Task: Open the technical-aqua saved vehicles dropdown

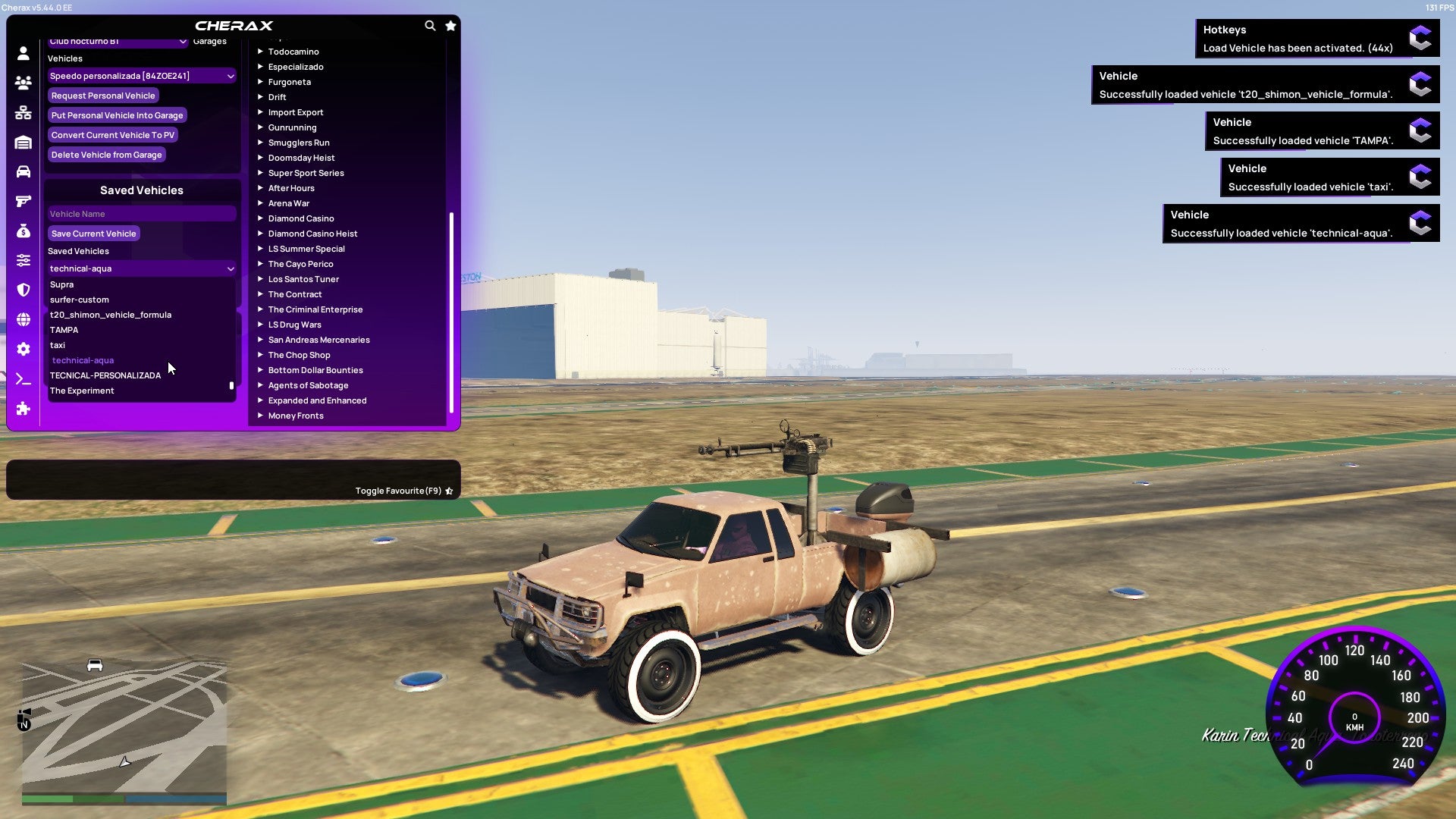Action: 141,268
